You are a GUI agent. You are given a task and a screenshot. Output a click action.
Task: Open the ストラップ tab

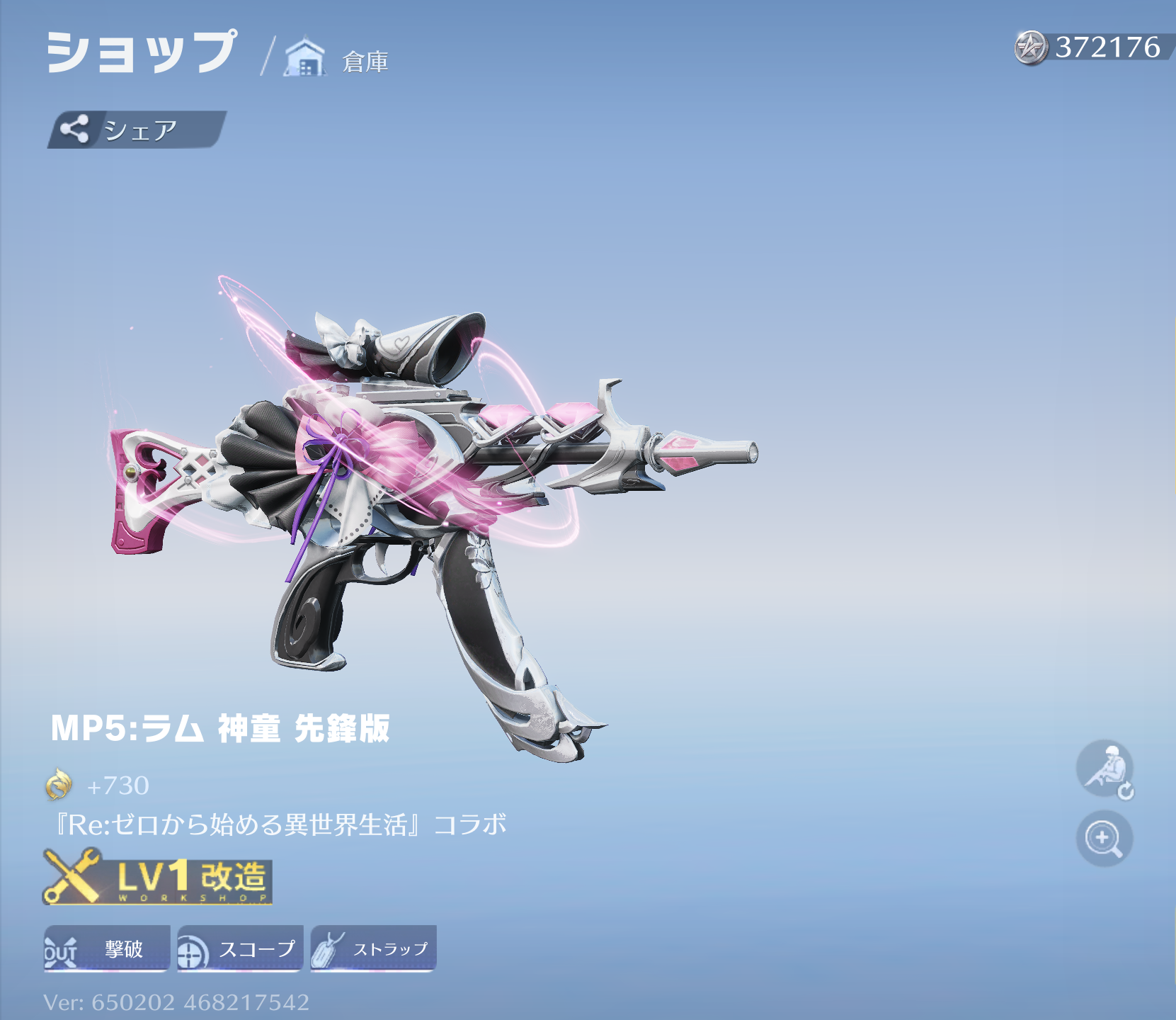pyautogui.click(x=373, y=950)
